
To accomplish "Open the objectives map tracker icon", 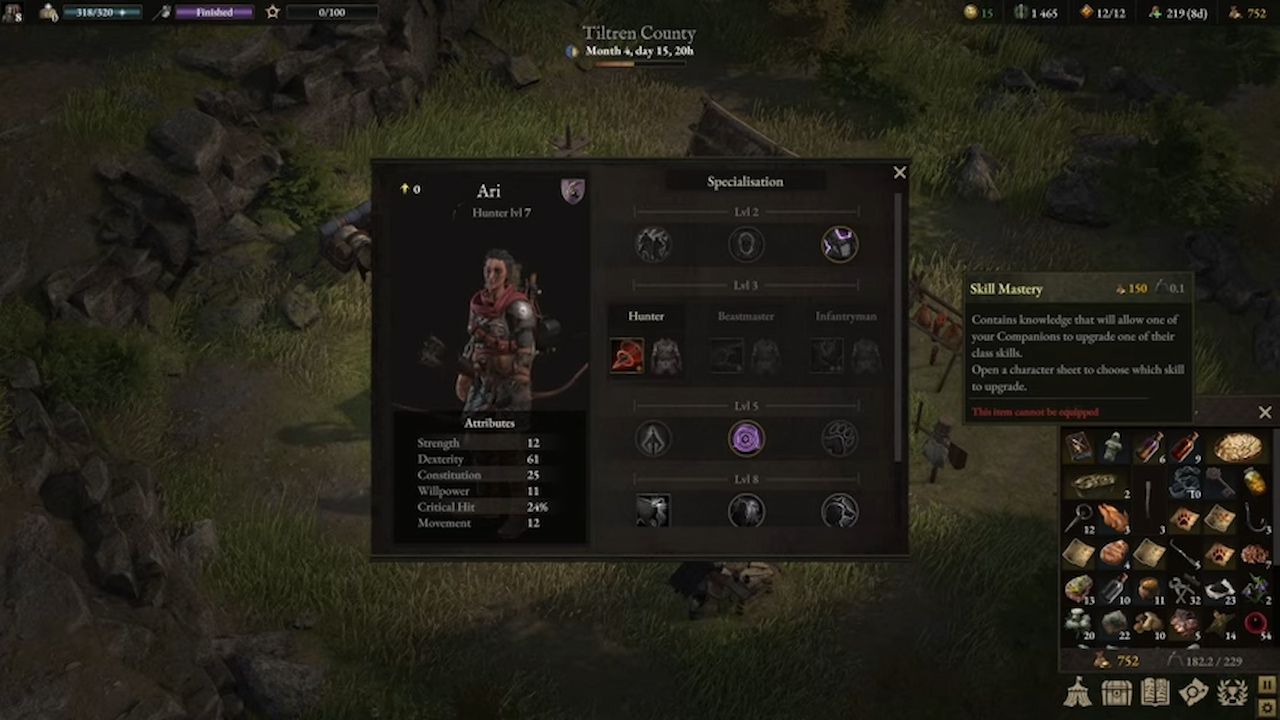I will 1194,691.
